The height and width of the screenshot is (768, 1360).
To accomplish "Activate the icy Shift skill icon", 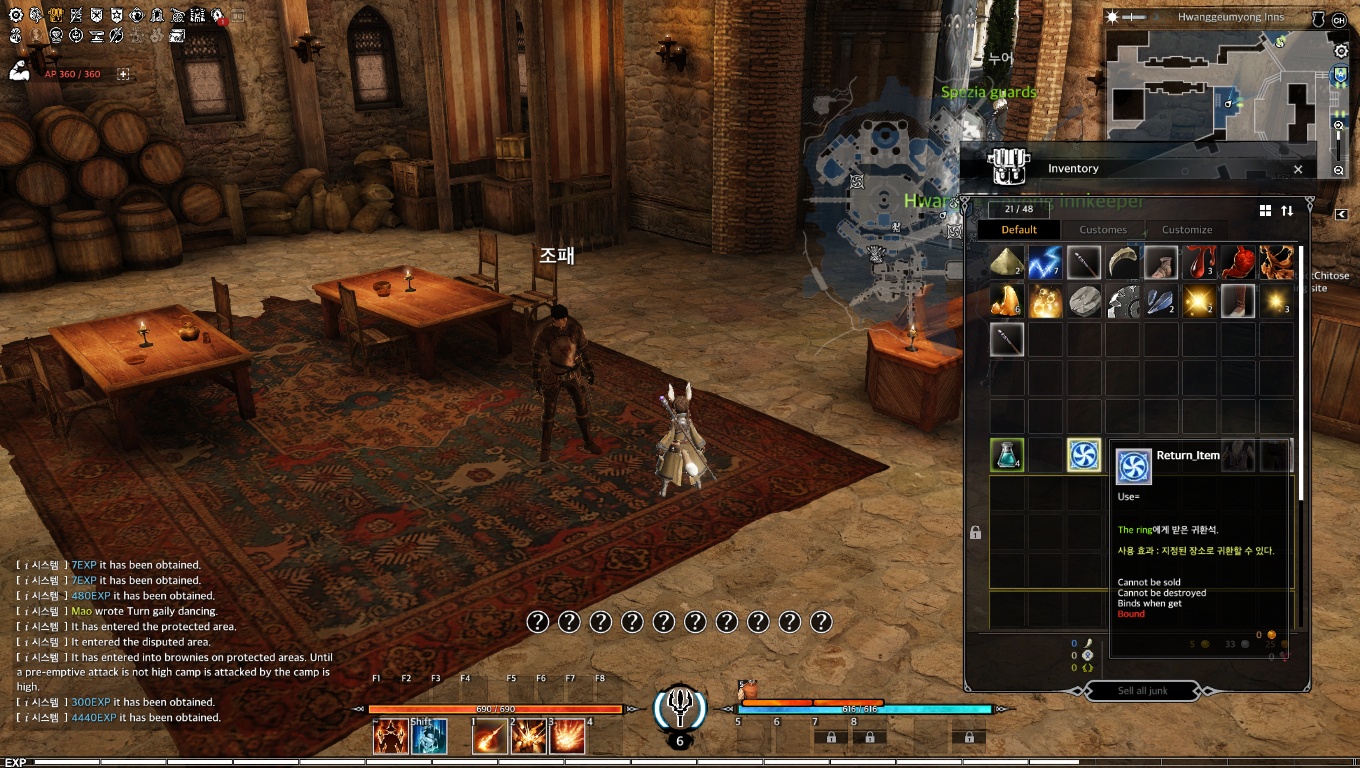I will point(430,737).
